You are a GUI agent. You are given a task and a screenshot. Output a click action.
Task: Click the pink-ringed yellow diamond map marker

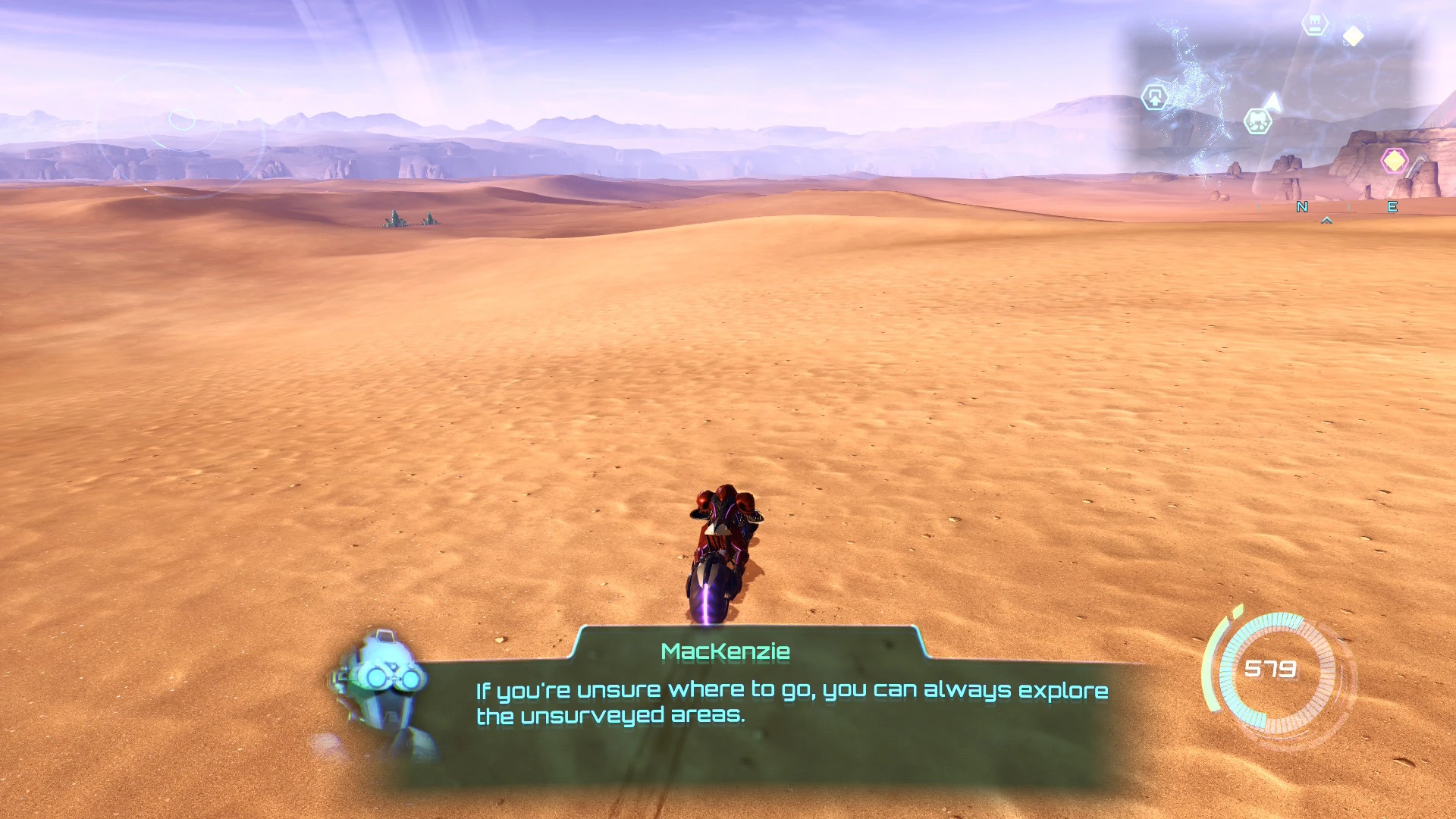1394,161
